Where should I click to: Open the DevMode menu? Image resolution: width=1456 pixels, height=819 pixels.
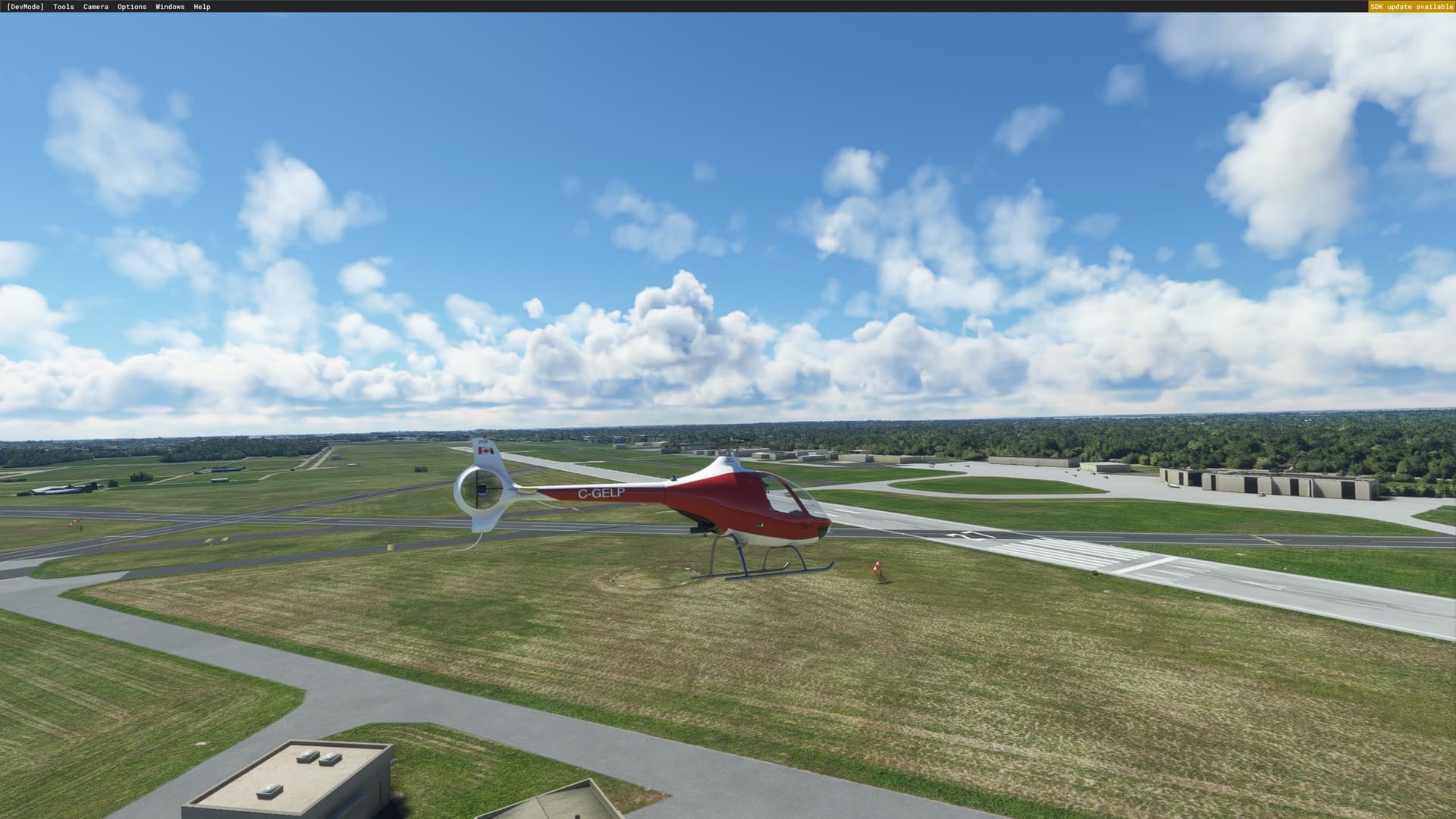click(25, 7)
